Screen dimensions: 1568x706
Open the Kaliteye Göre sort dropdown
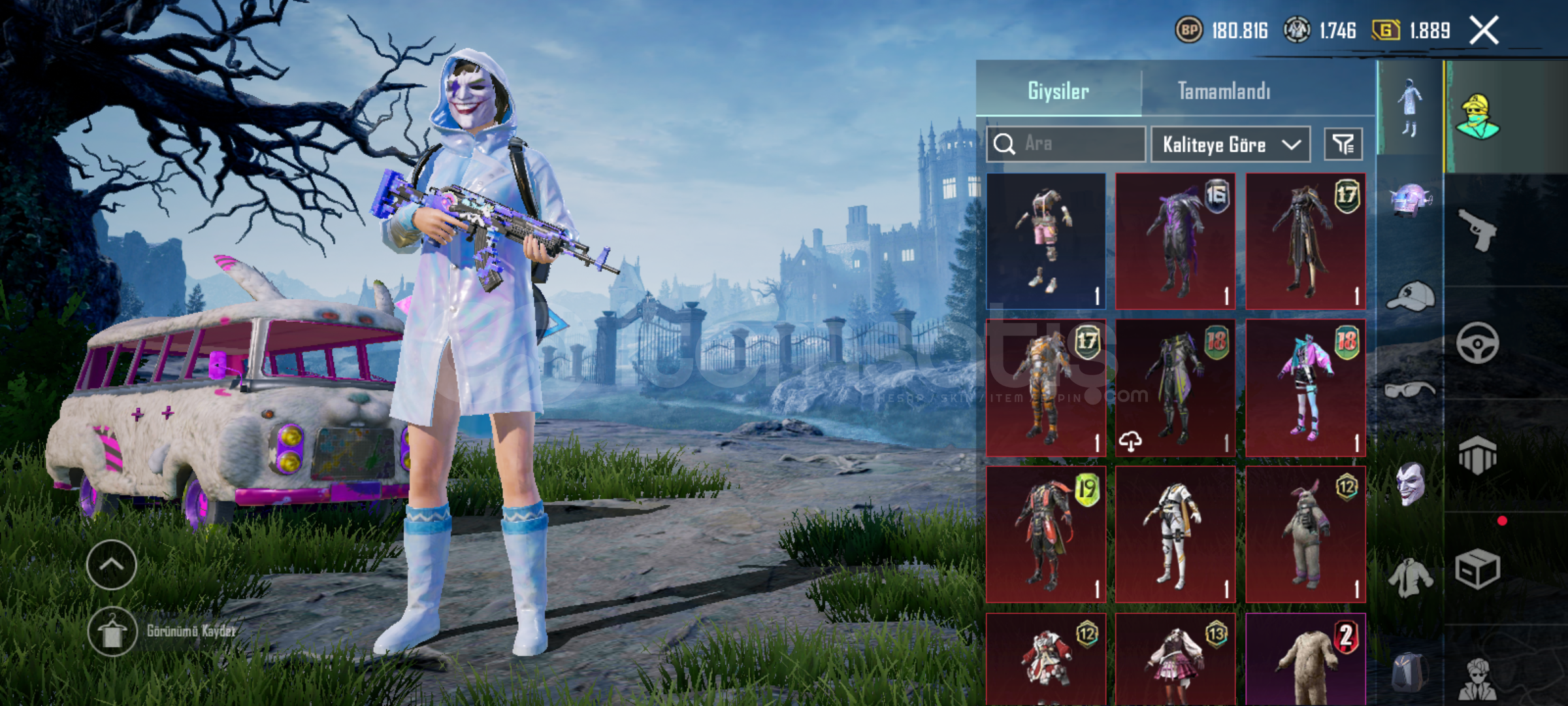[1230, 144]
